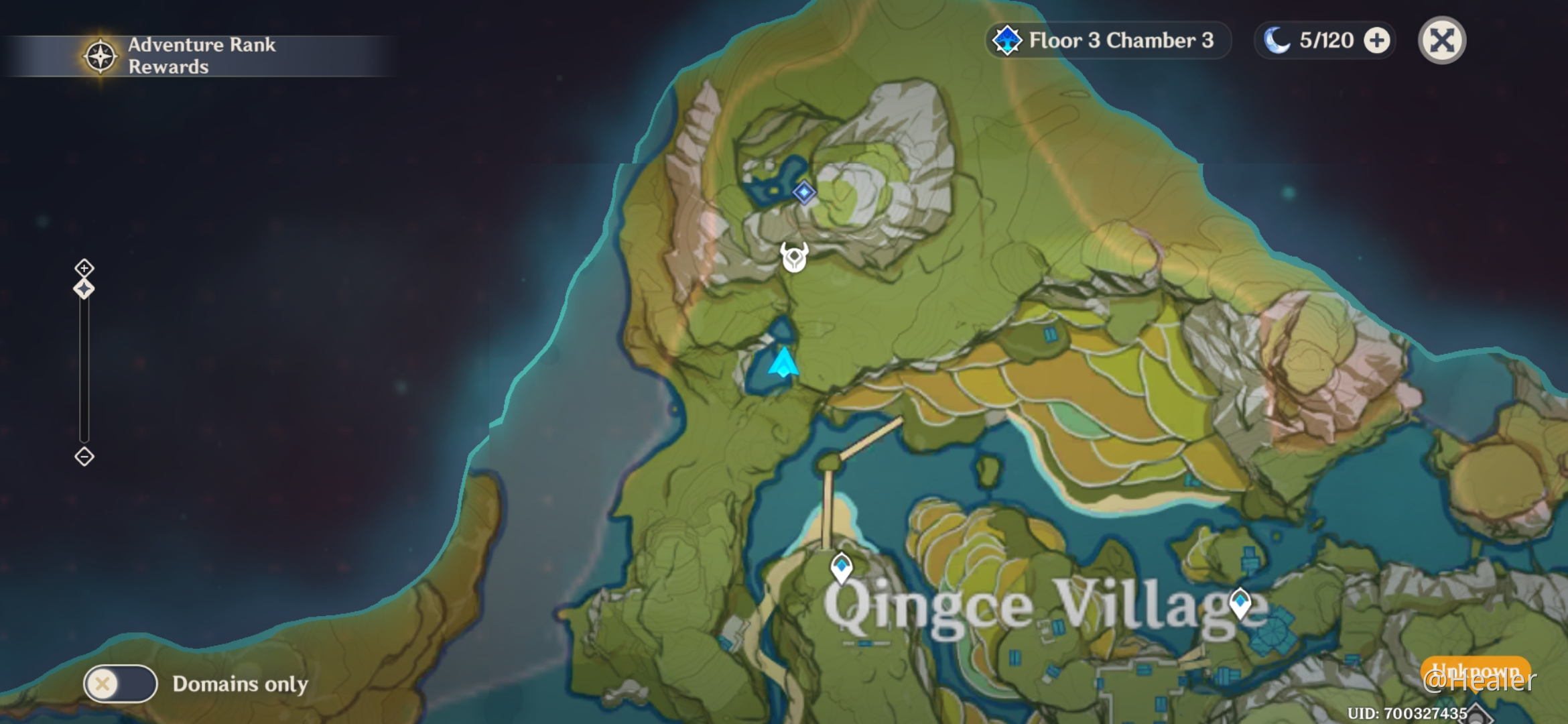1568x724 pixels.
Task: Close the map screen via the X button
Action: tap(1442, 40)
